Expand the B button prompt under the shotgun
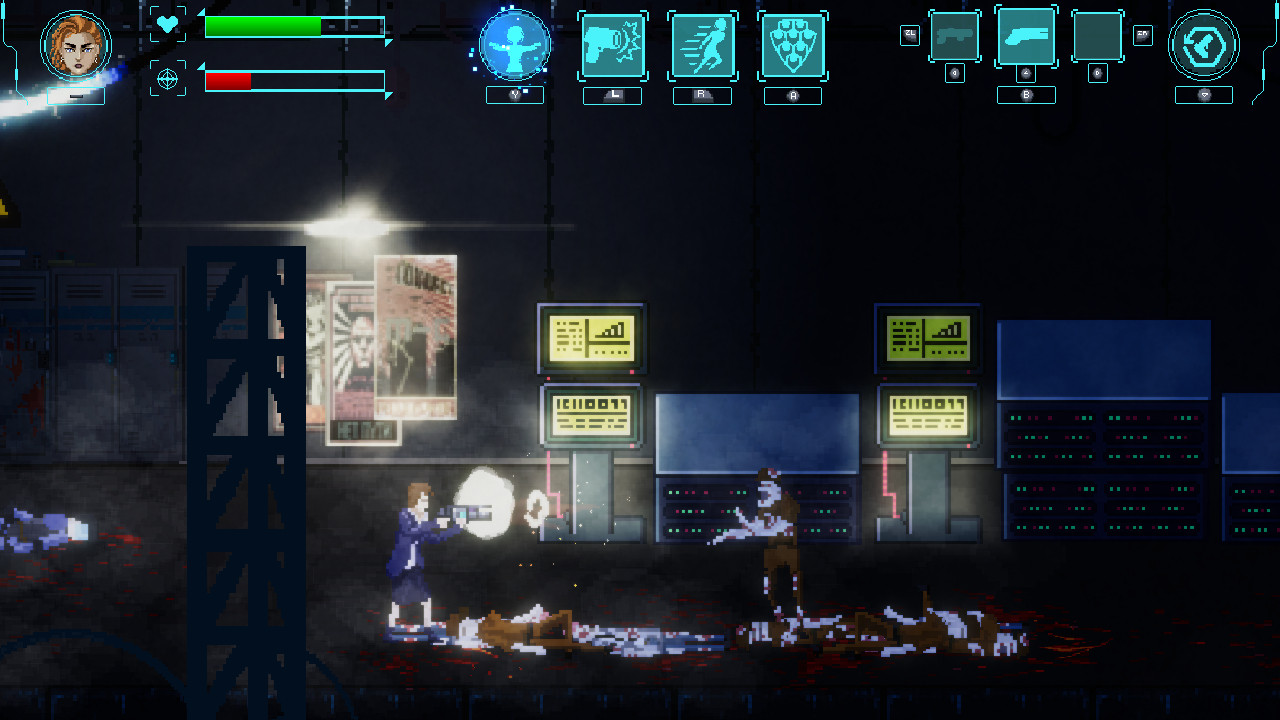 (x=1025, y=93)
